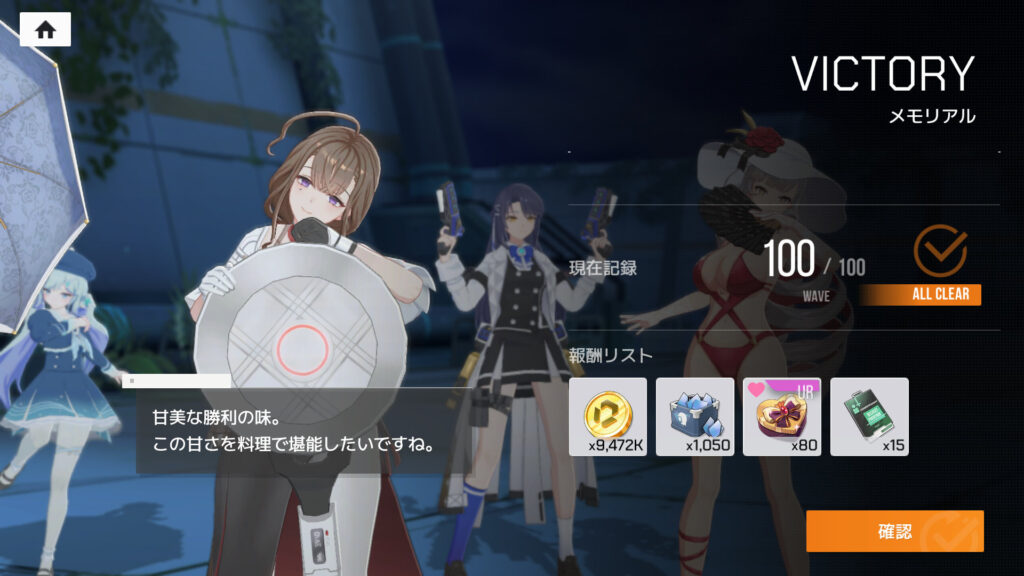The image size is (1024, 576).
Task: Inspect the blue crystal reward x1,050
Action: 695,416
